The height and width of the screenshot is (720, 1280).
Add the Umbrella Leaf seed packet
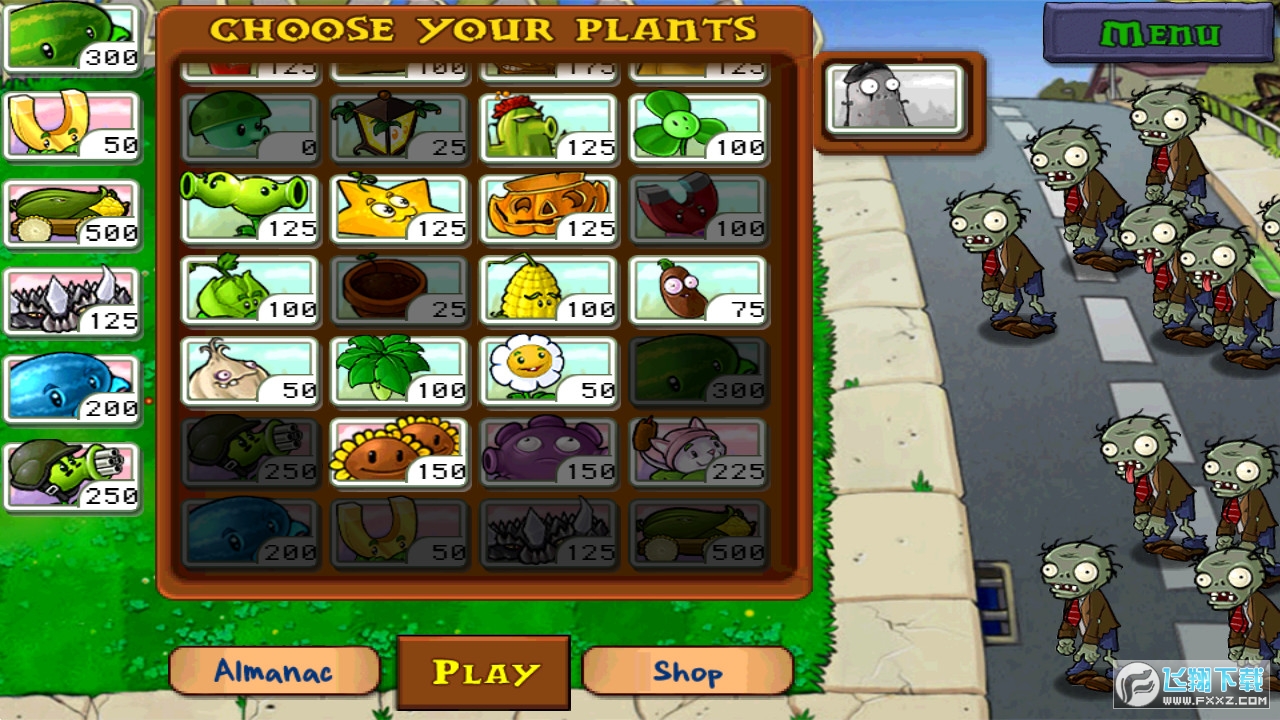point(399,371)
